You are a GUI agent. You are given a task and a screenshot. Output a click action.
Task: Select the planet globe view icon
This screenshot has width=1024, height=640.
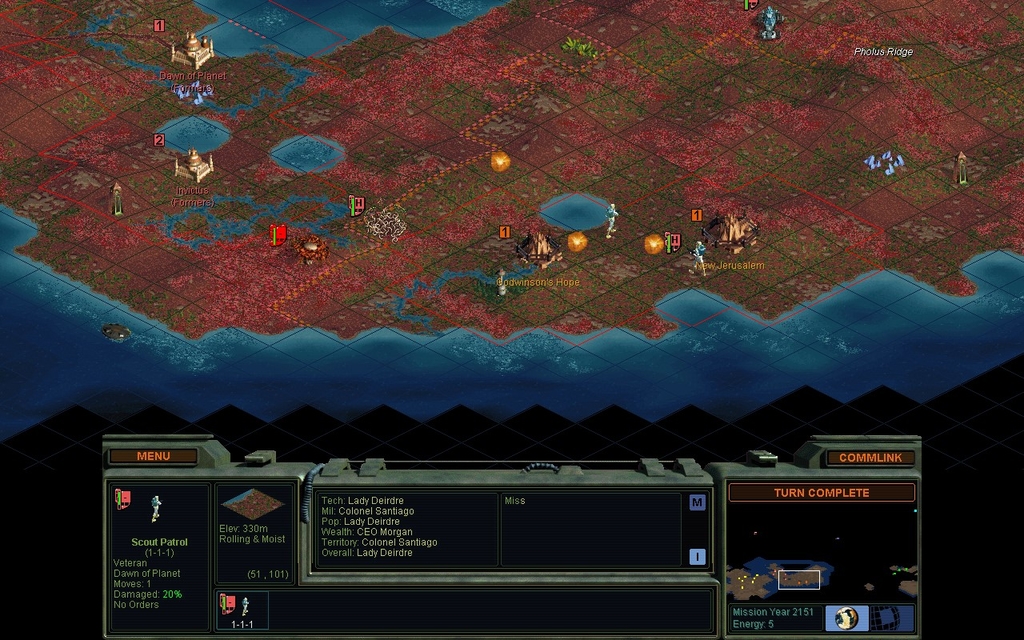[846, 618]
